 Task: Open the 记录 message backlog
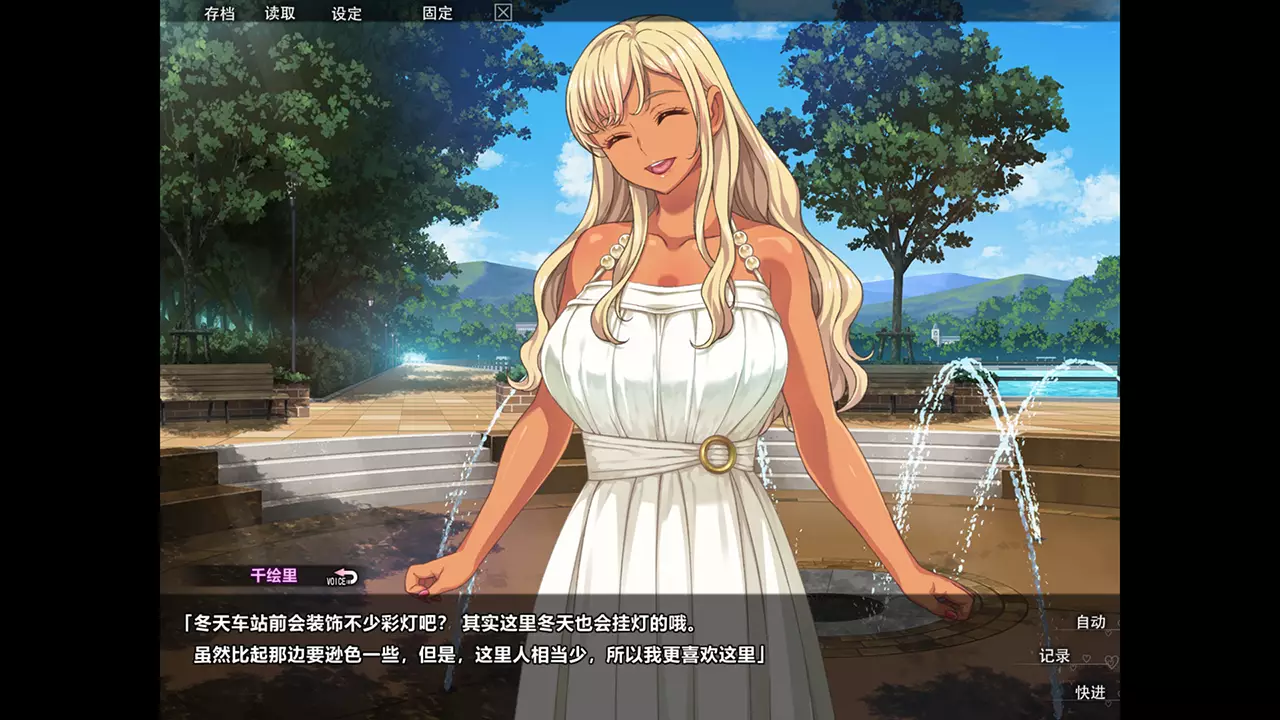click(1055, 655)
